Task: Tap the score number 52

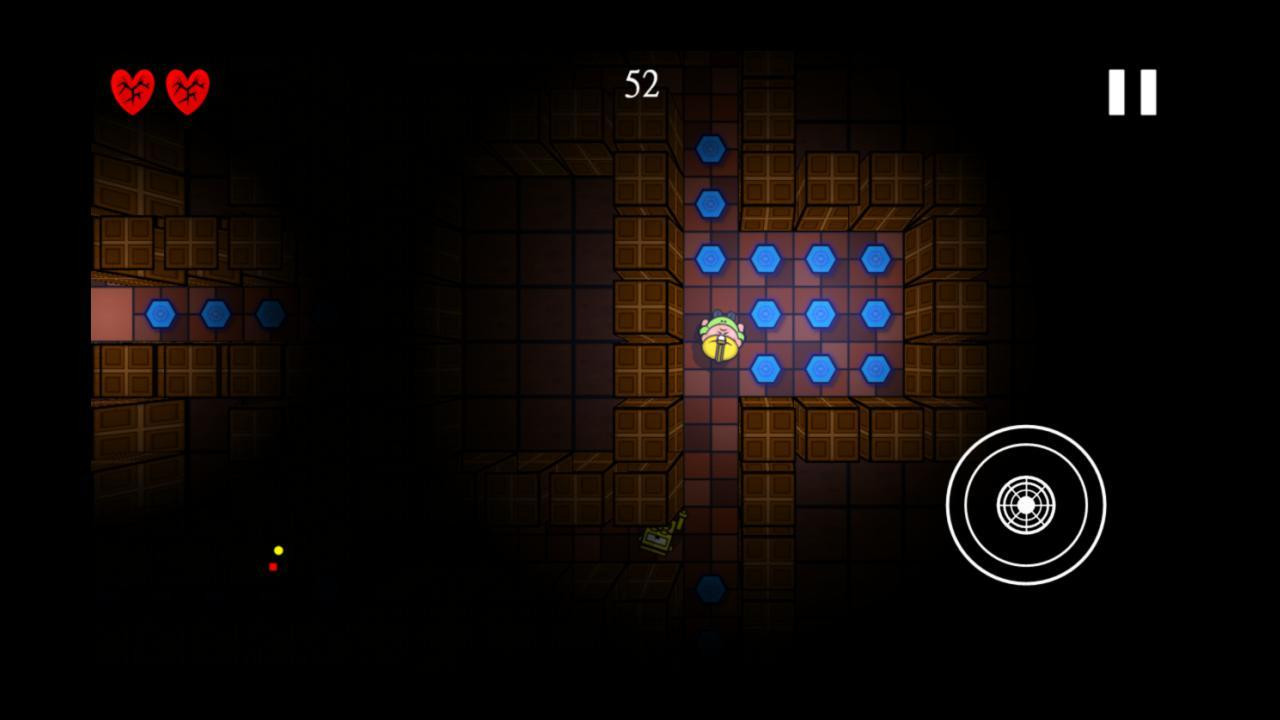Action: point(644,87)
